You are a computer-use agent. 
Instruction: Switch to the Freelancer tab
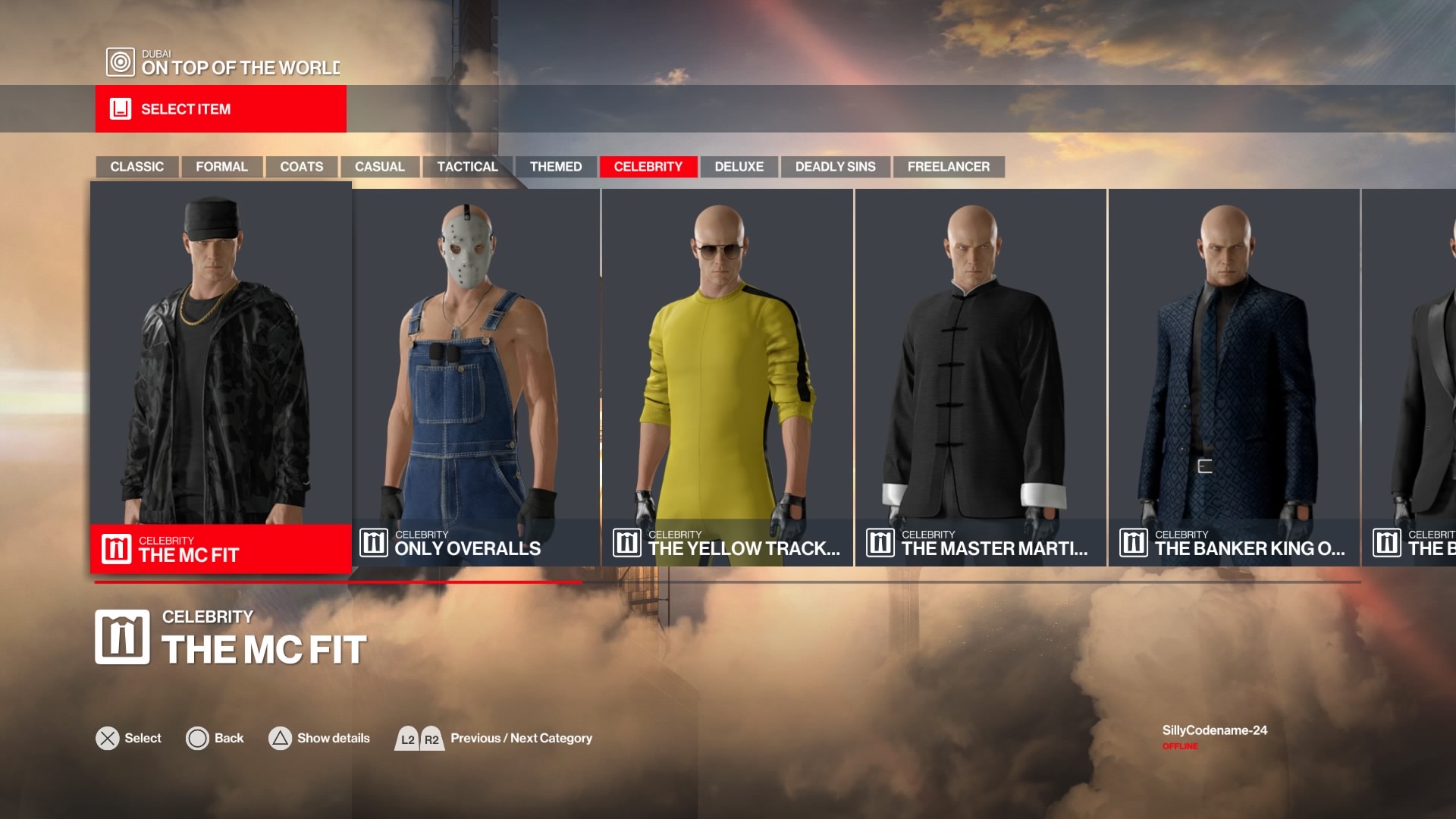(x=948, y=167)
